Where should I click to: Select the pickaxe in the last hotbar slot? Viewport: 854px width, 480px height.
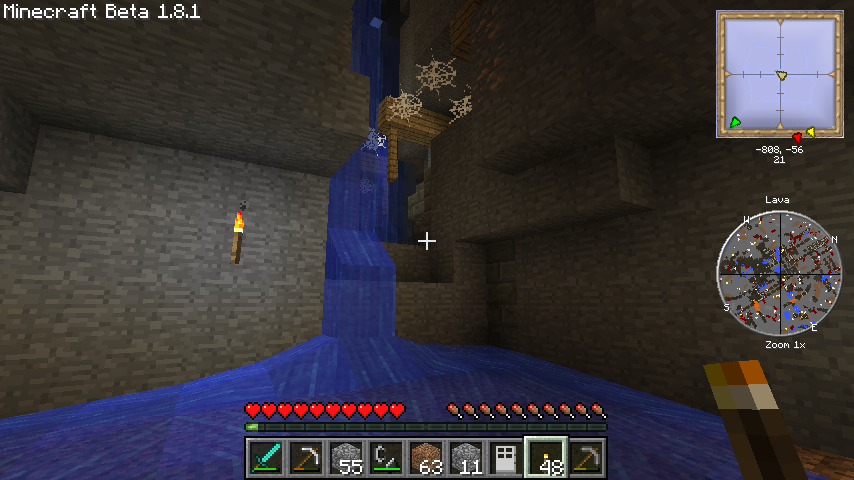point(586,458)
